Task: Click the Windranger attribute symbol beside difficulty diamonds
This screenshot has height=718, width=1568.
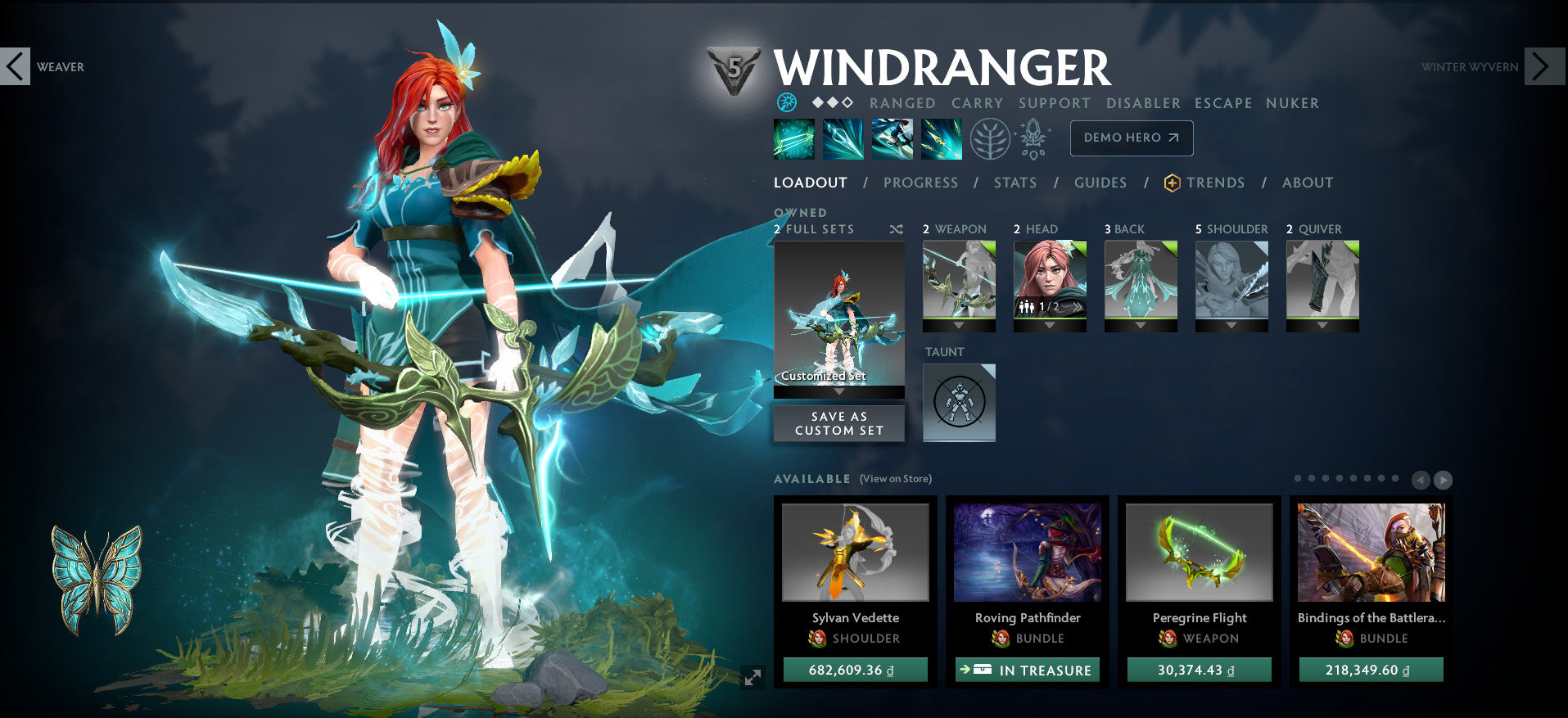Action: point(785,103)
